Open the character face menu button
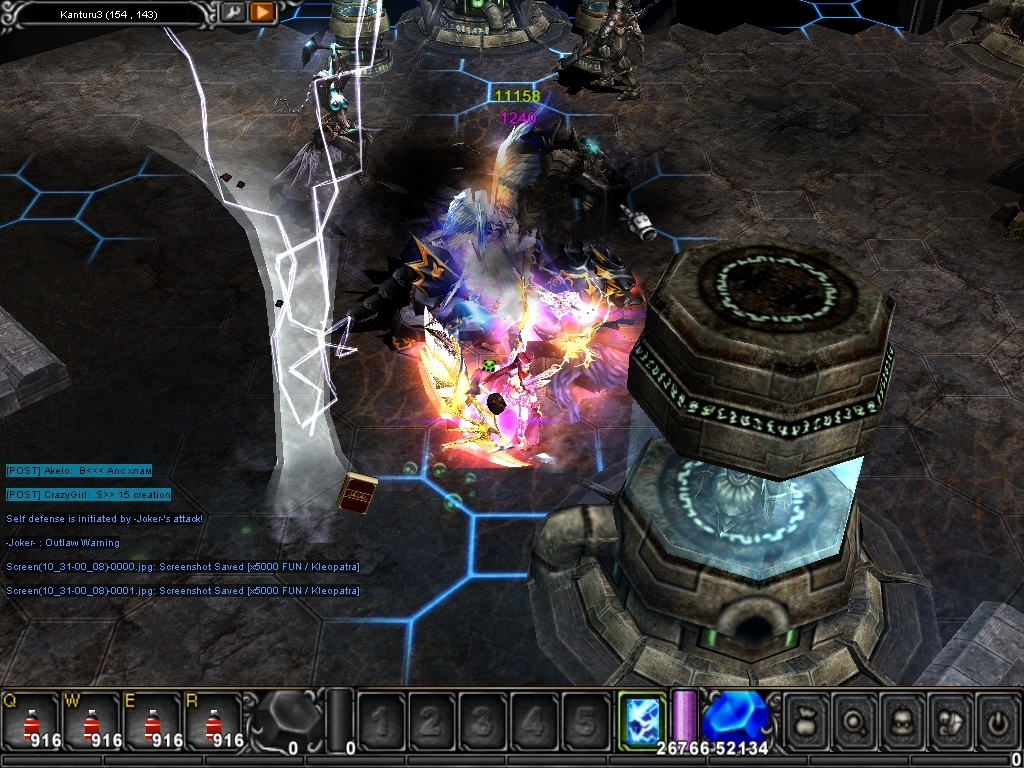 [903, 720]
